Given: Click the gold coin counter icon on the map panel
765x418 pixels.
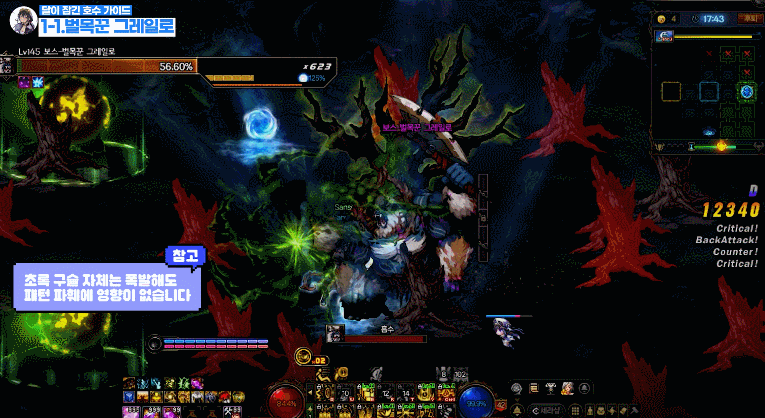Looking at the screenshot, I should [x=661, y=18].
